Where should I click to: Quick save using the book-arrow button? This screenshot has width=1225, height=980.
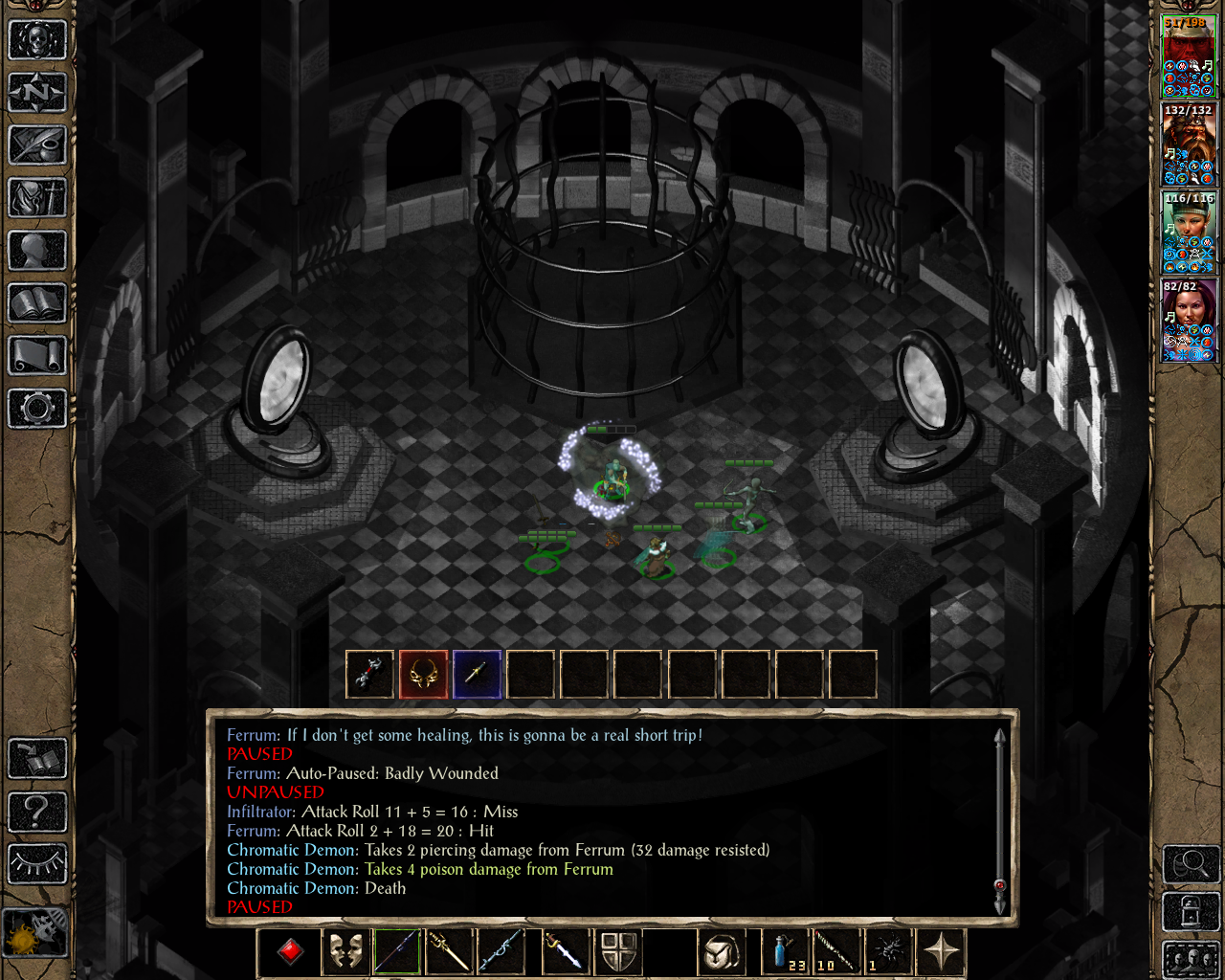tap(37, 759)
